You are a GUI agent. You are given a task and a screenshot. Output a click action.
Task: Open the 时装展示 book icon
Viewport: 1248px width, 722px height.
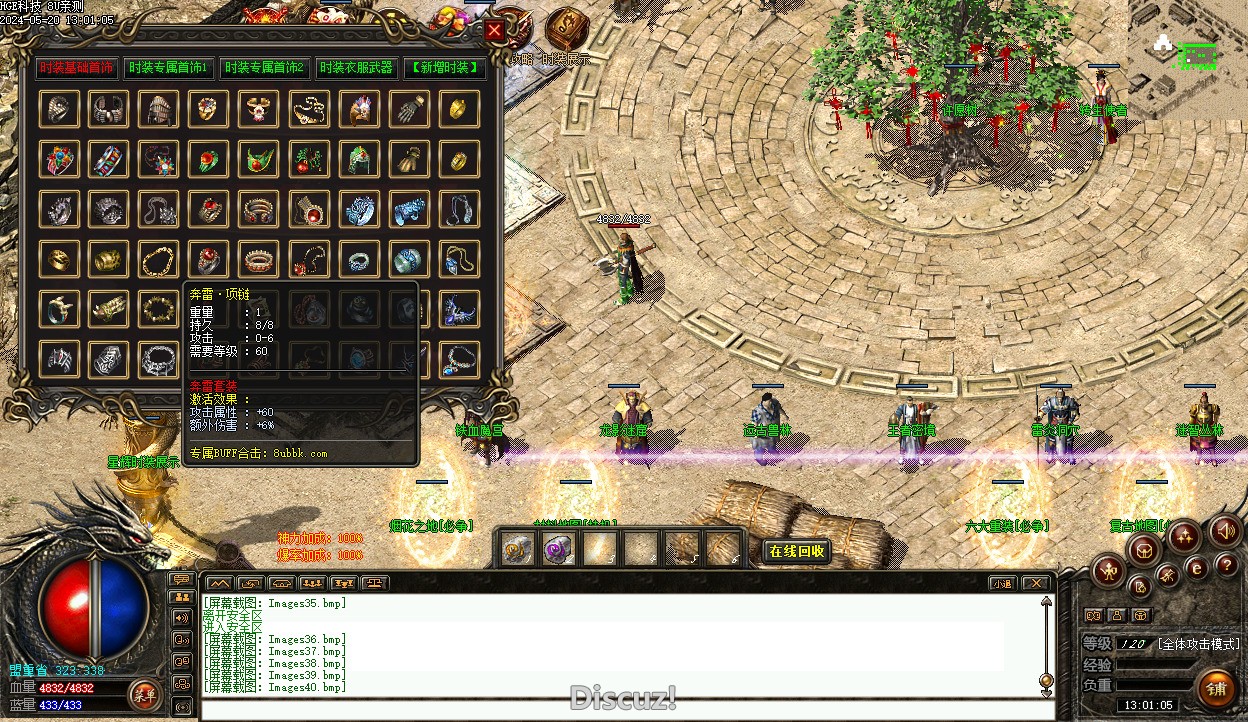(566, 28)
